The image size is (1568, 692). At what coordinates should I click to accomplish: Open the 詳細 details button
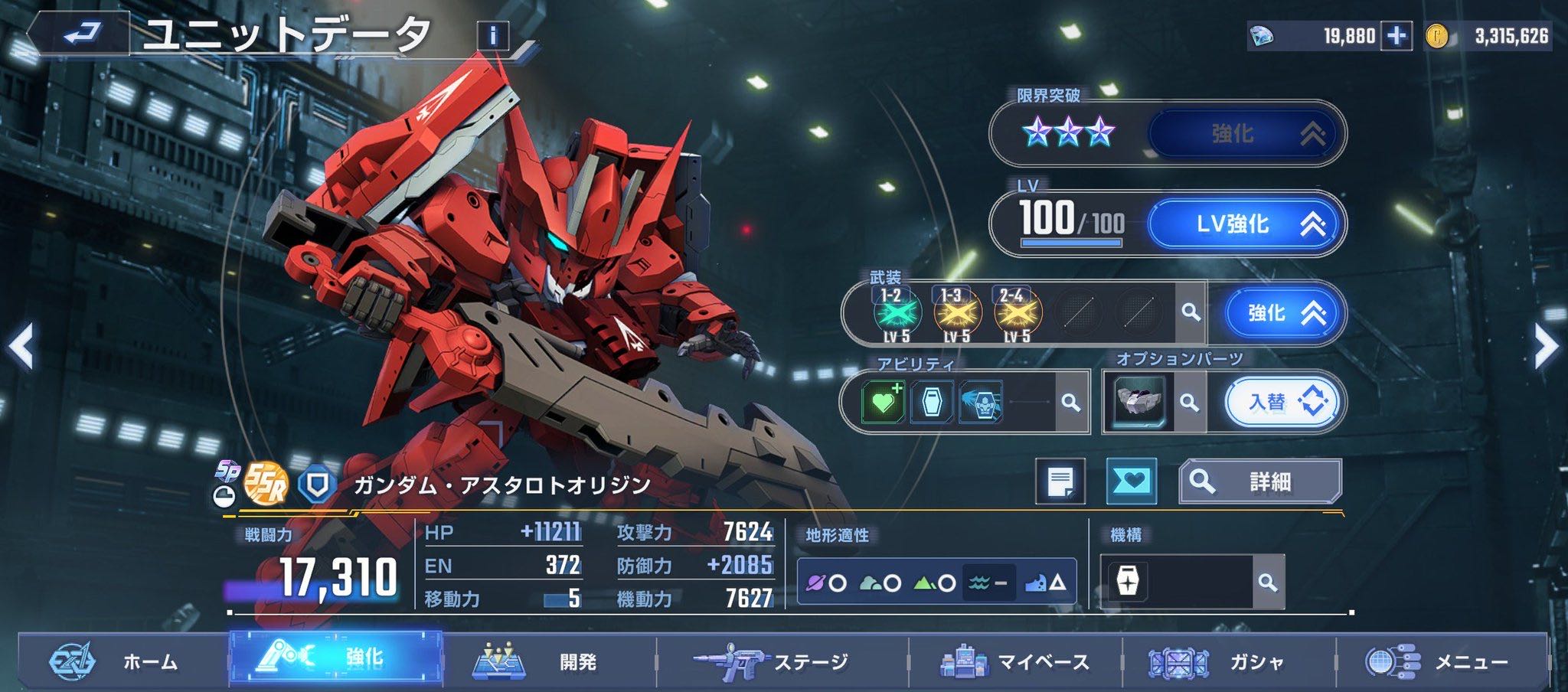(1259, 481)
